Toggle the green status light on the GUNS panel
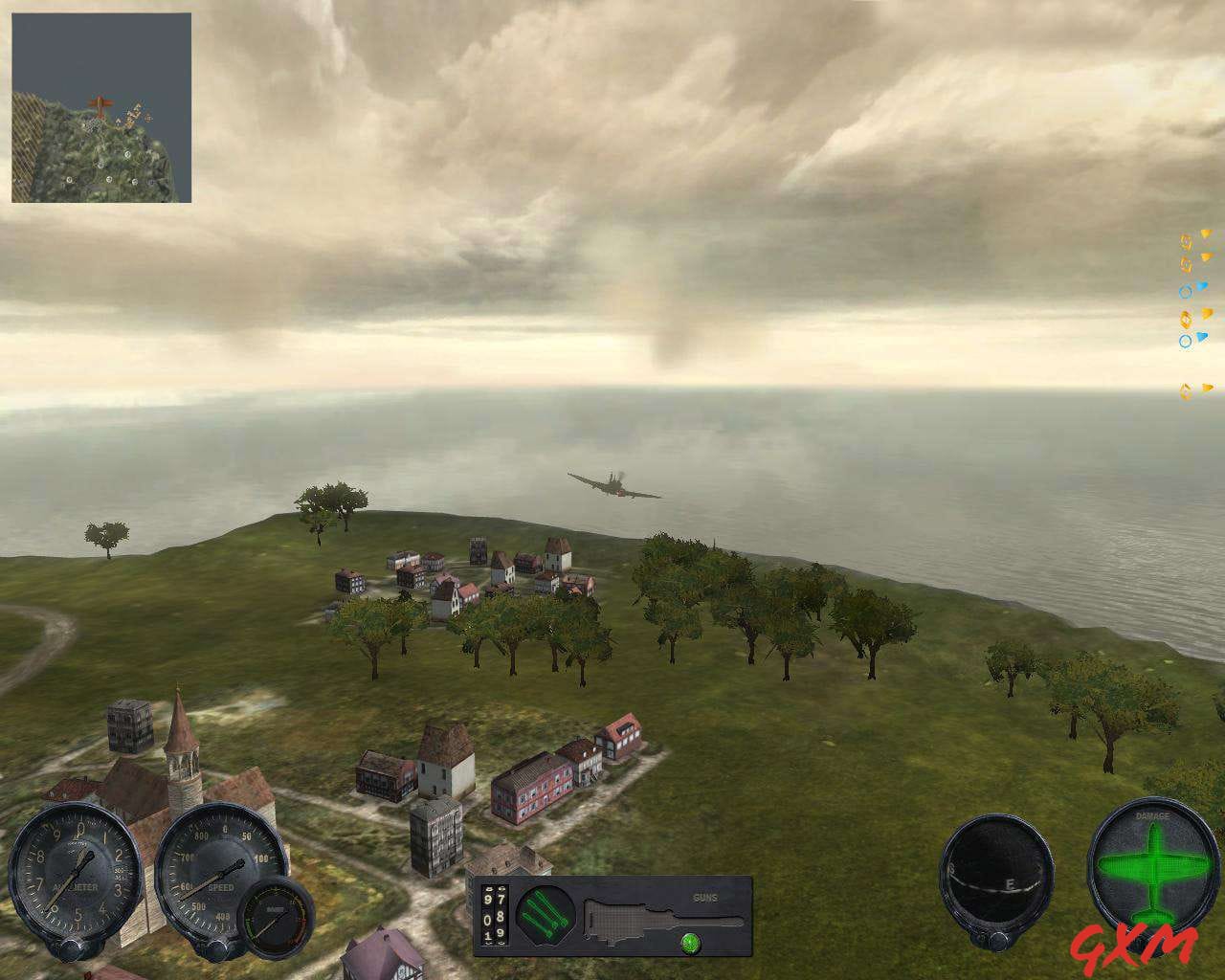1225x980 pixels. 690,944
